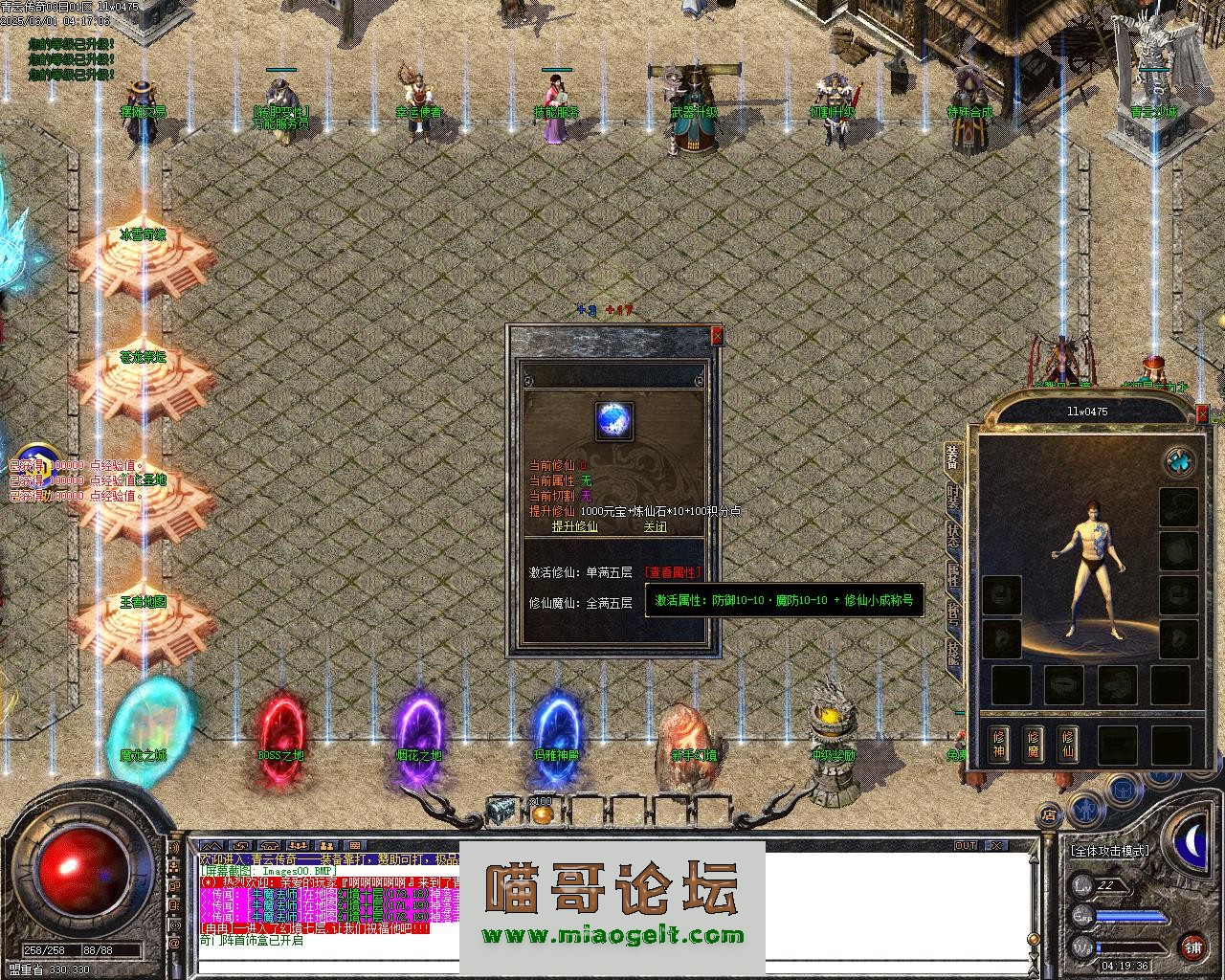This screenshot has height=980, width=1225.
Task: Select the 装备 equipment tab
Action: 953,457
